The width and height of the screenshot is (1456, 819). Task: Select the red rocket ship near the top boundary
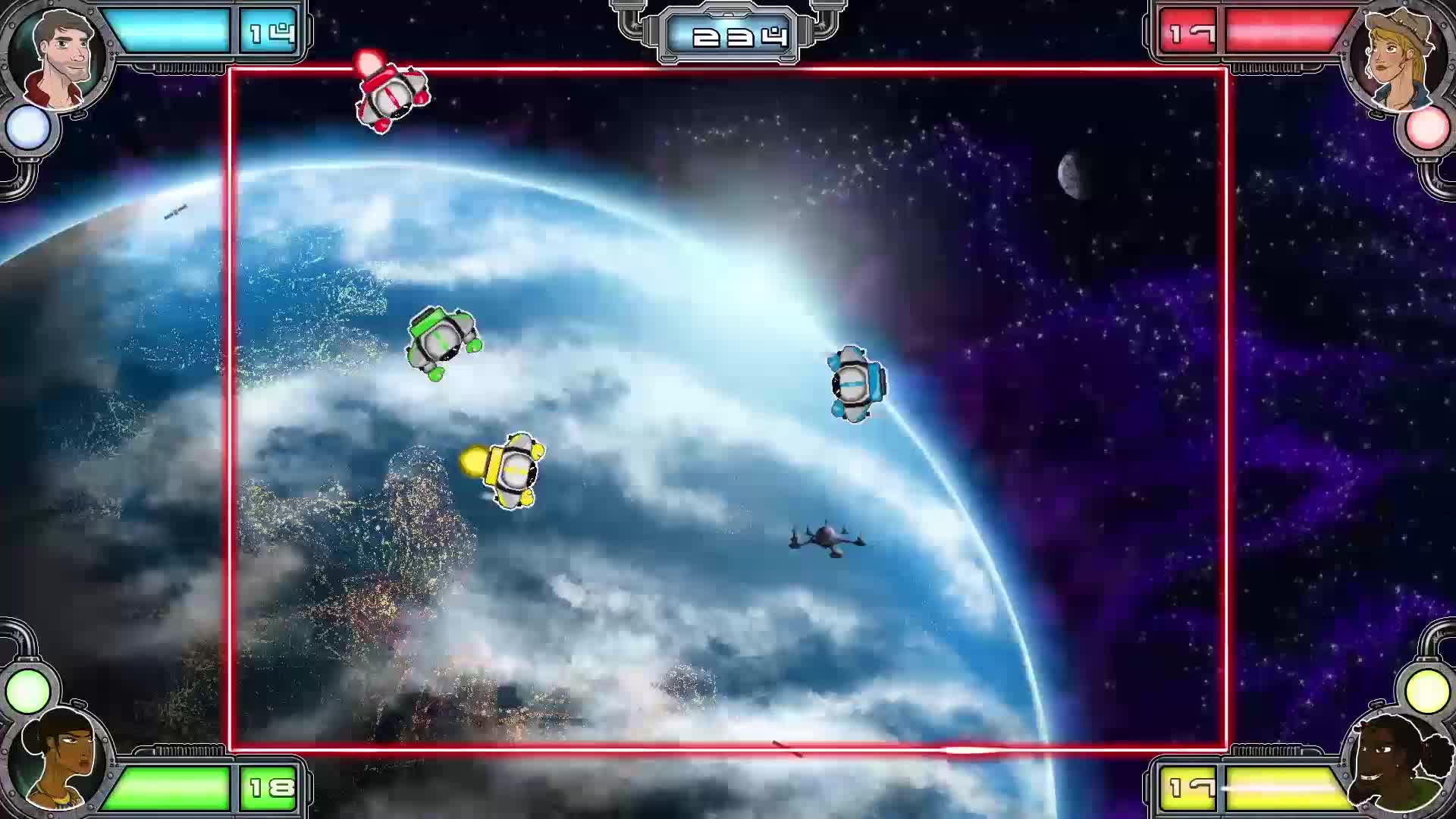pyautogui.click(x=391, y=95)
